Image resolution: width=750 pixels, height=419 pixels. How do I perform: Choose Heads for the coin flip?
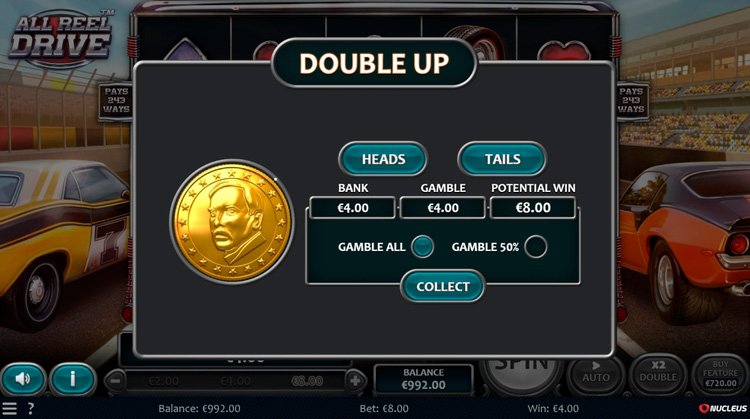[x=383, y=159]
